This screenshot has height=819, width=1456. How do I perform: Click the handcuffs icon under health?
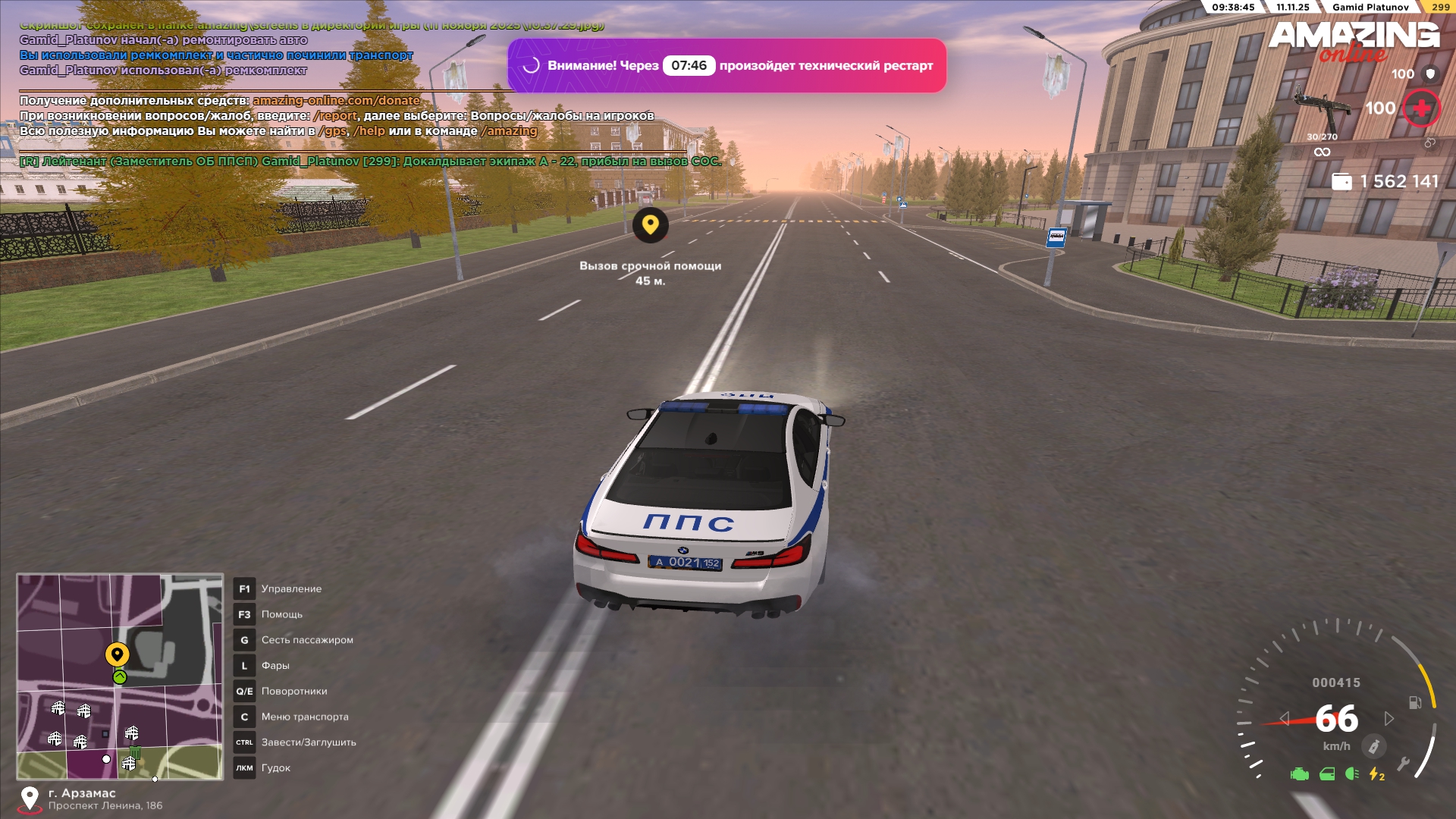[1429, 143]
